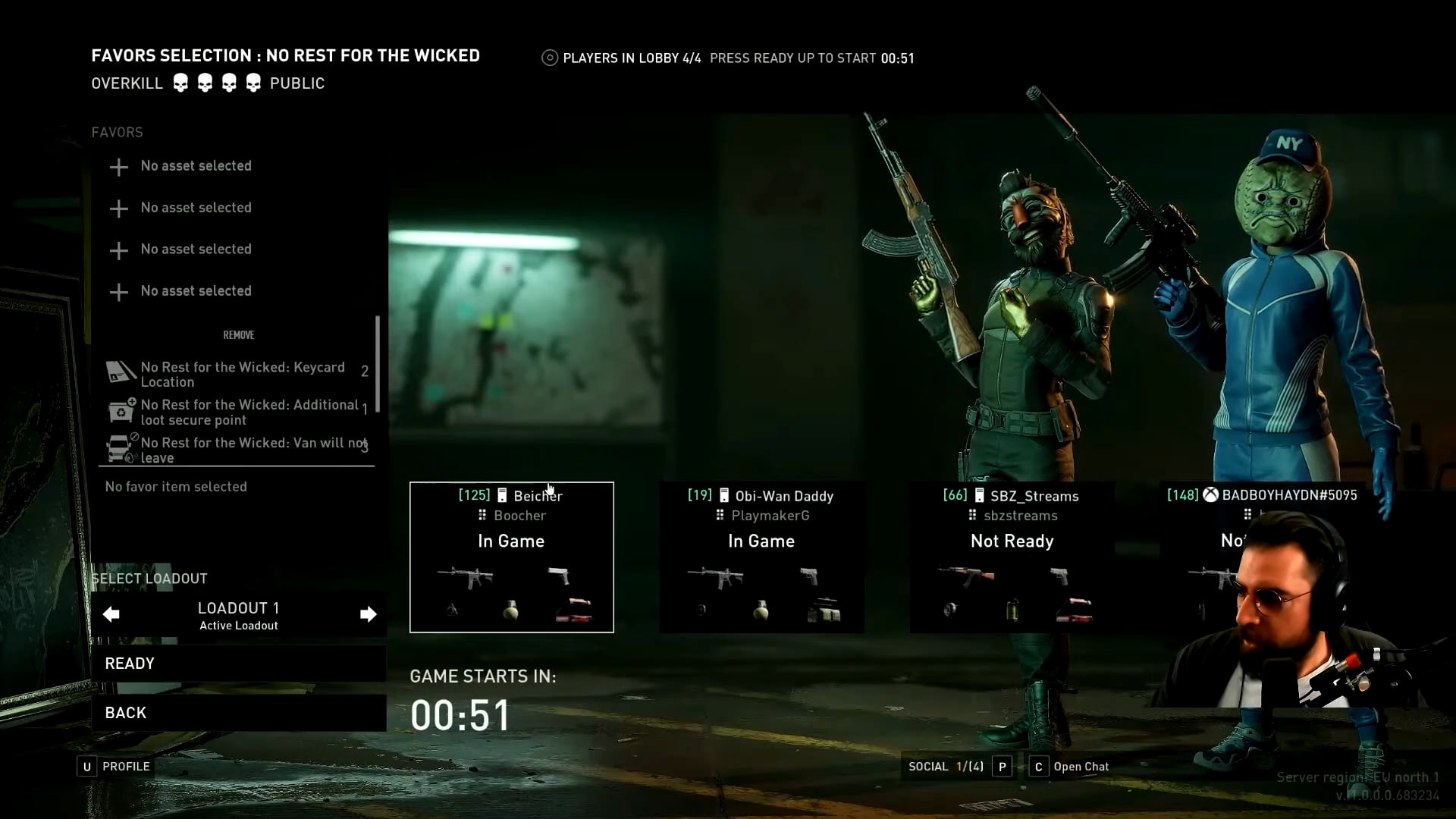Switch to the next loadout with right arrow
Image resolution: width=1456 pixels, height=819 pixels.
(x=368, y=614)
